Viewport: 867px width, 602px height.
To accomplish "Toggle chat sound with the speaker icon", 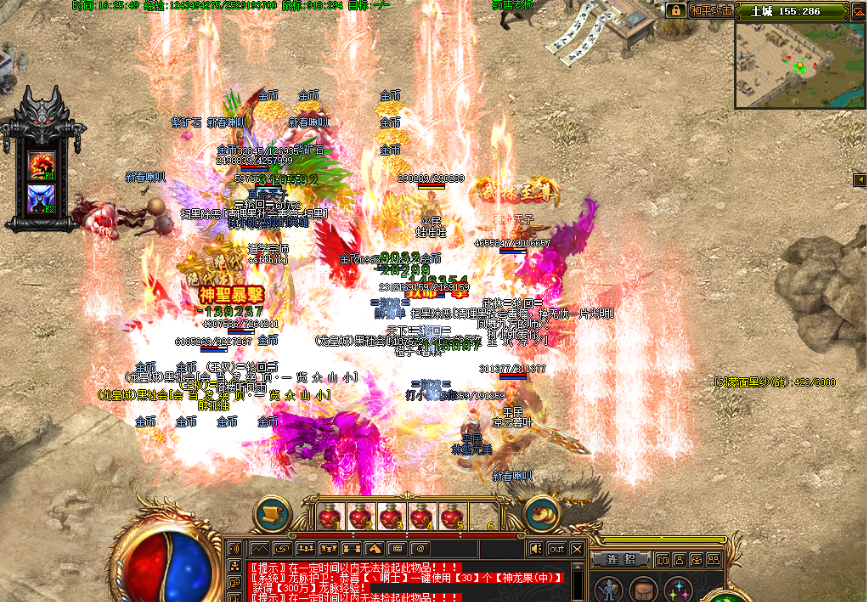I will (x=537, y=548).
